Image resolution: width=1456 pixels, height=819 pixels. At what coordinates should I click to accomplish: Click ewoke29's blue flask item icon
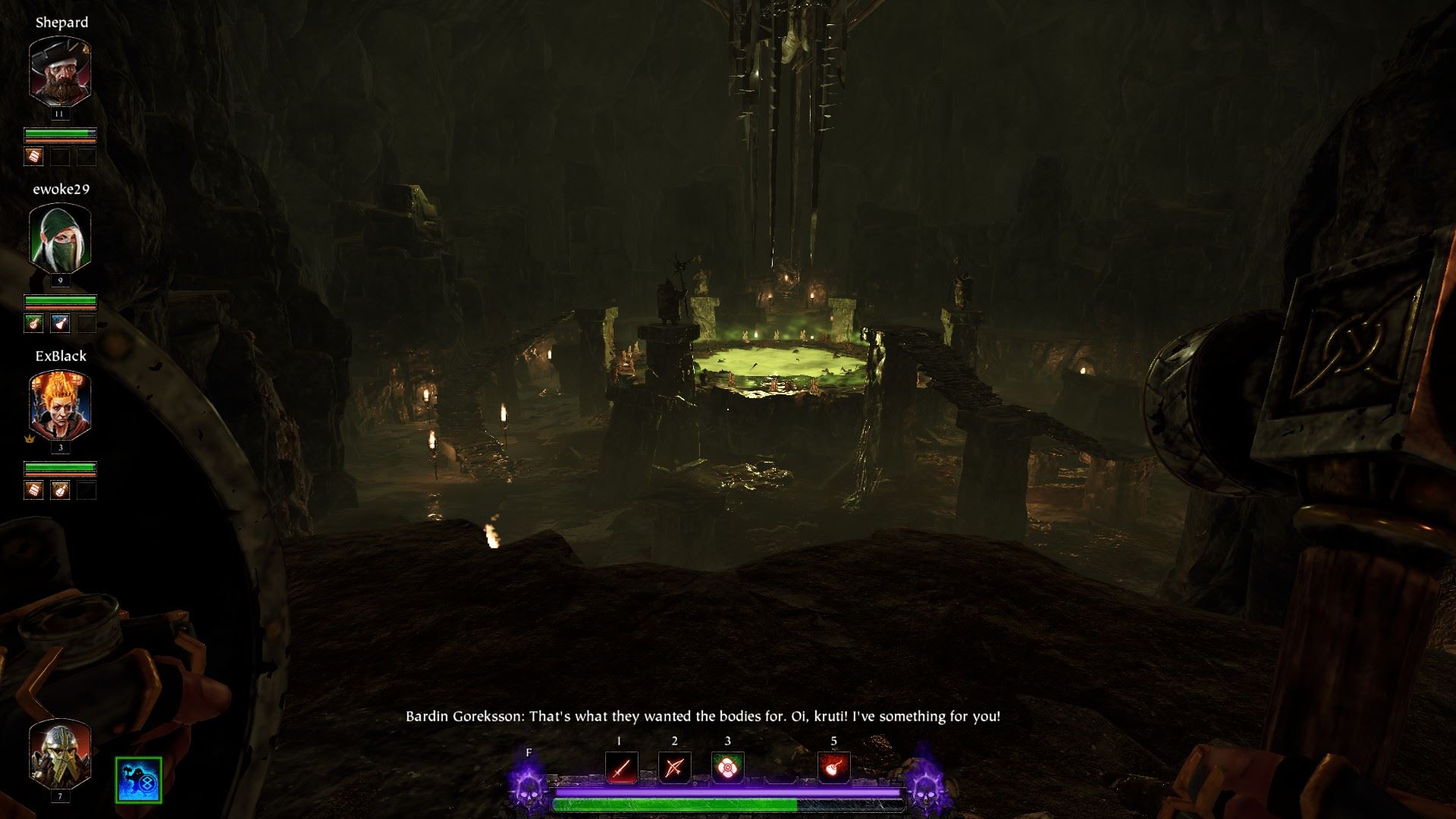pyautogui.click(x=60, y=324)
